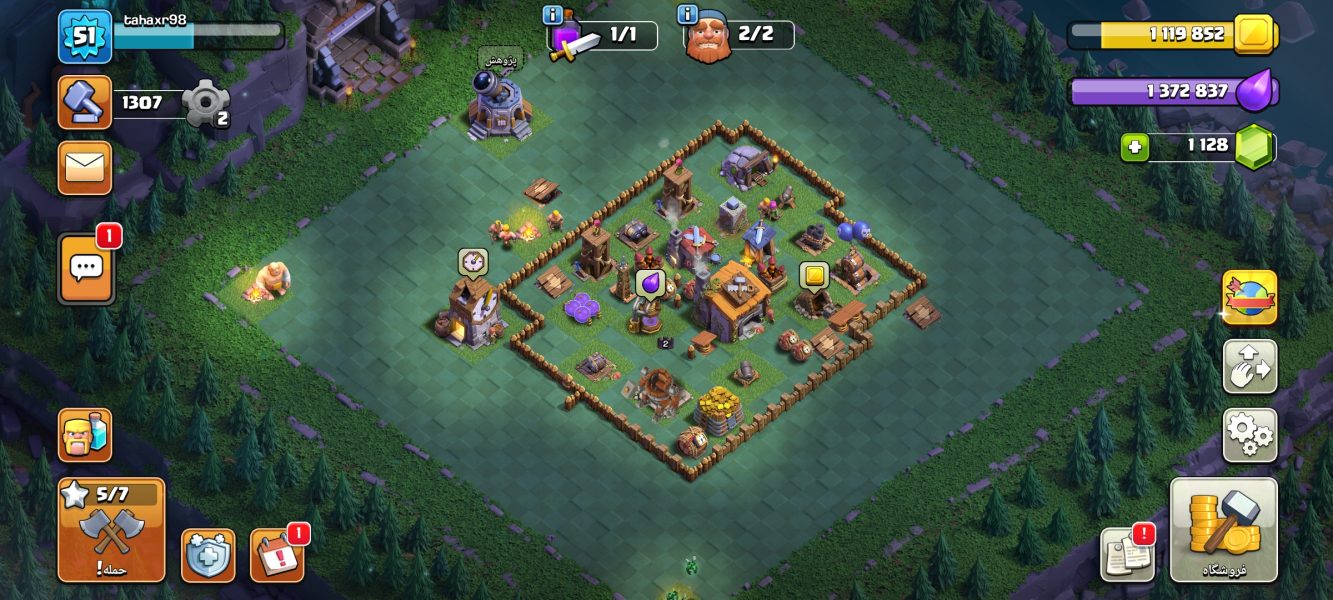
Task: Open the news papers button beside Shop
Action: tap(1127, 553)
